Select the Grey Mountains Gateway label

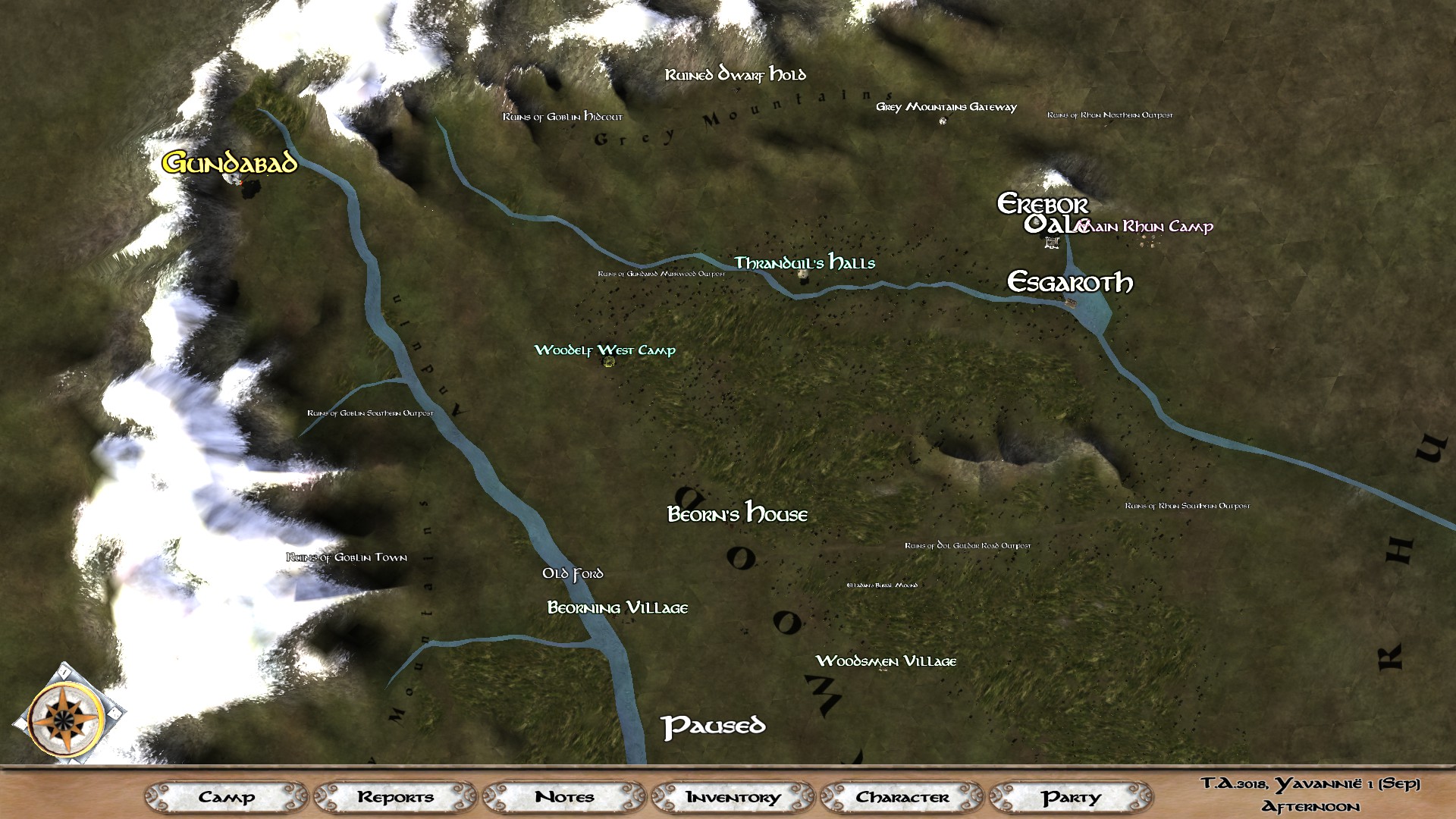(946, 107)
